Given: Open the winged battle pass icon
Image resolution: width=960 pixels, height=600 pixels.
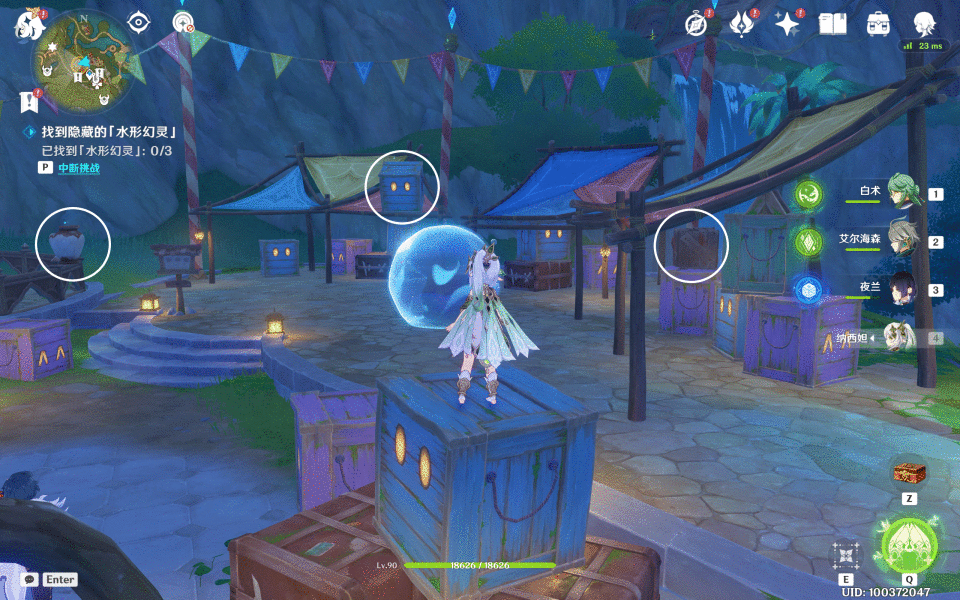Looking at the screenshot, I should point(742,24).
